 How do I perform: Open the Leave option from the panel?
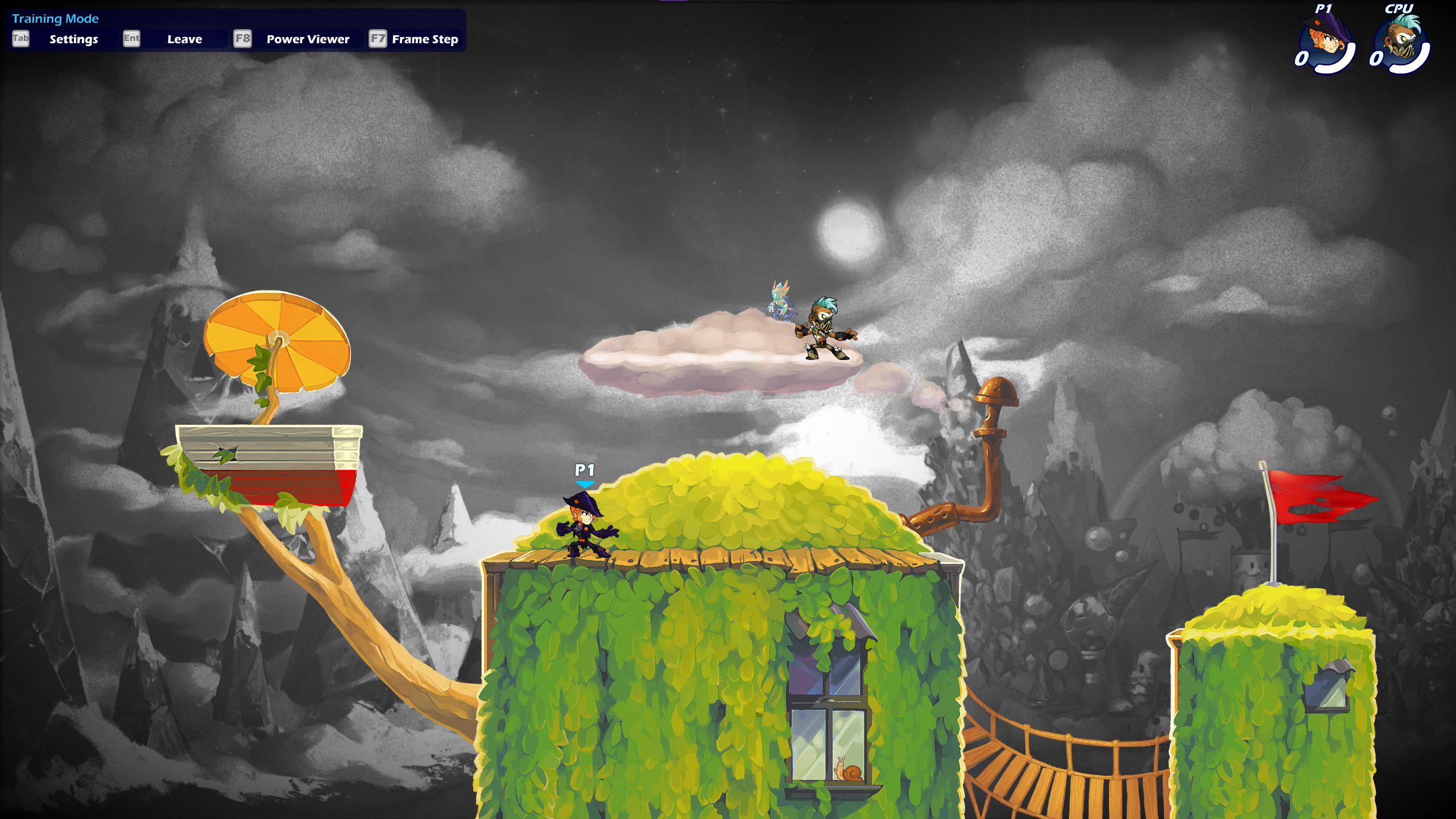184,39
